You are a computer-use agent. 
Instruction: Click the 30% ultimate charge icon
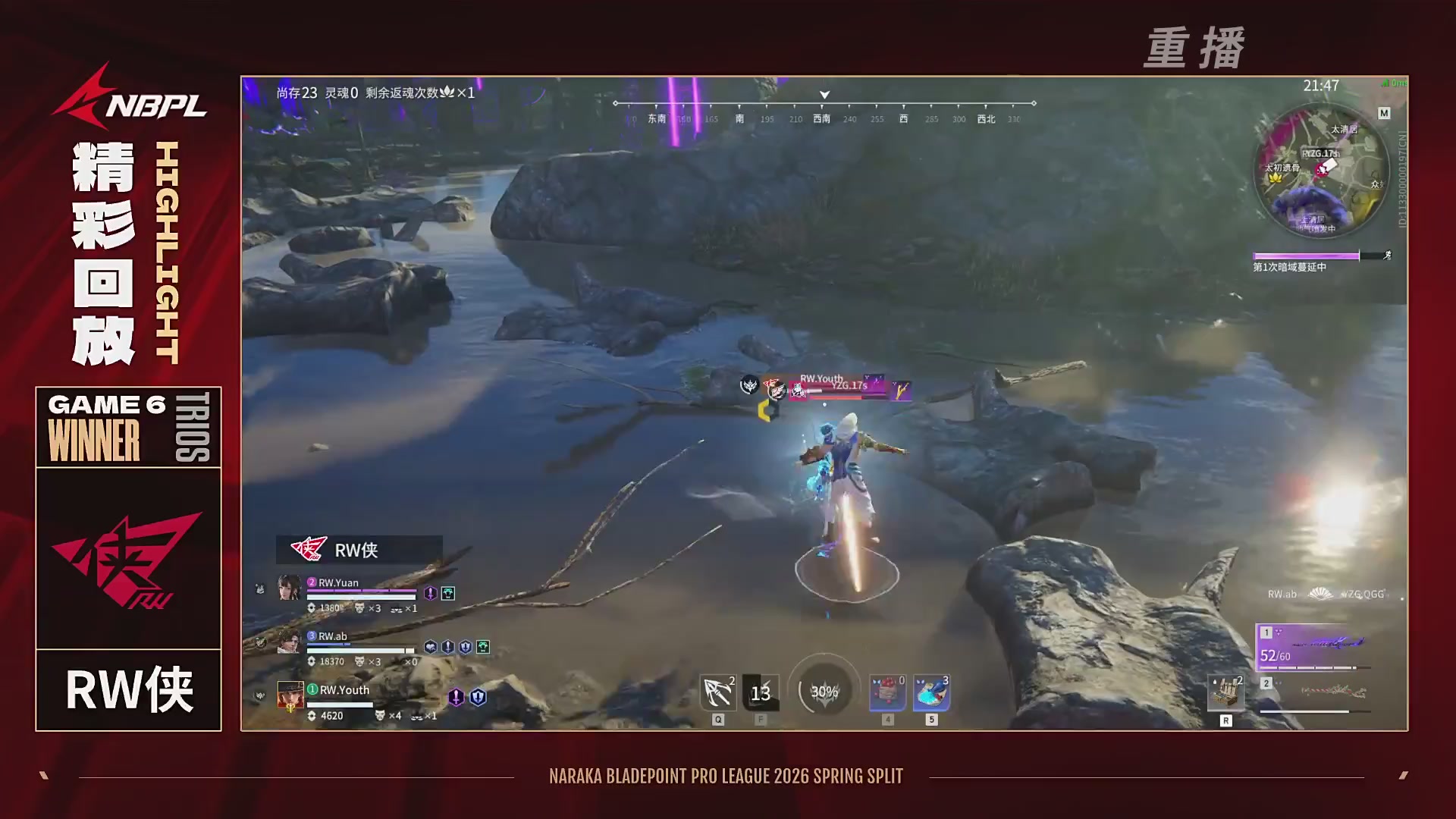(824, 691)
